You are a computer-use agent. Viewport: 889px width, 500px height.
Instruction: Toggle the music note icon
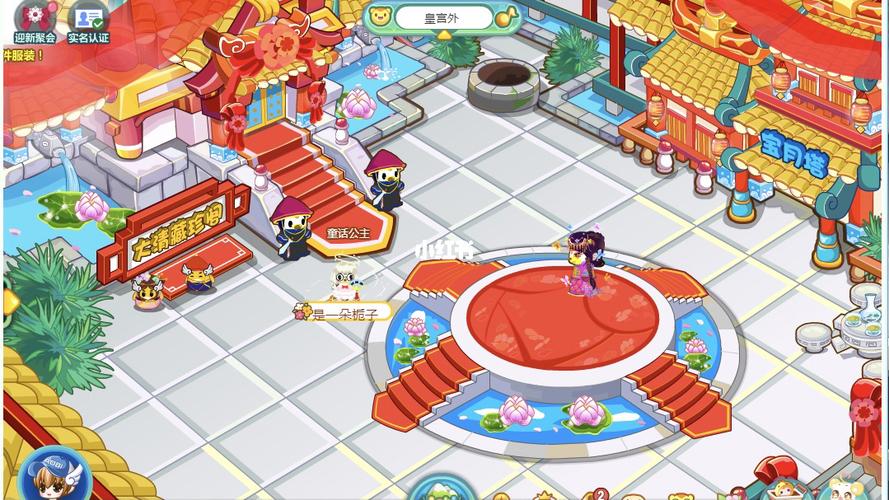(x=507, y=17)
